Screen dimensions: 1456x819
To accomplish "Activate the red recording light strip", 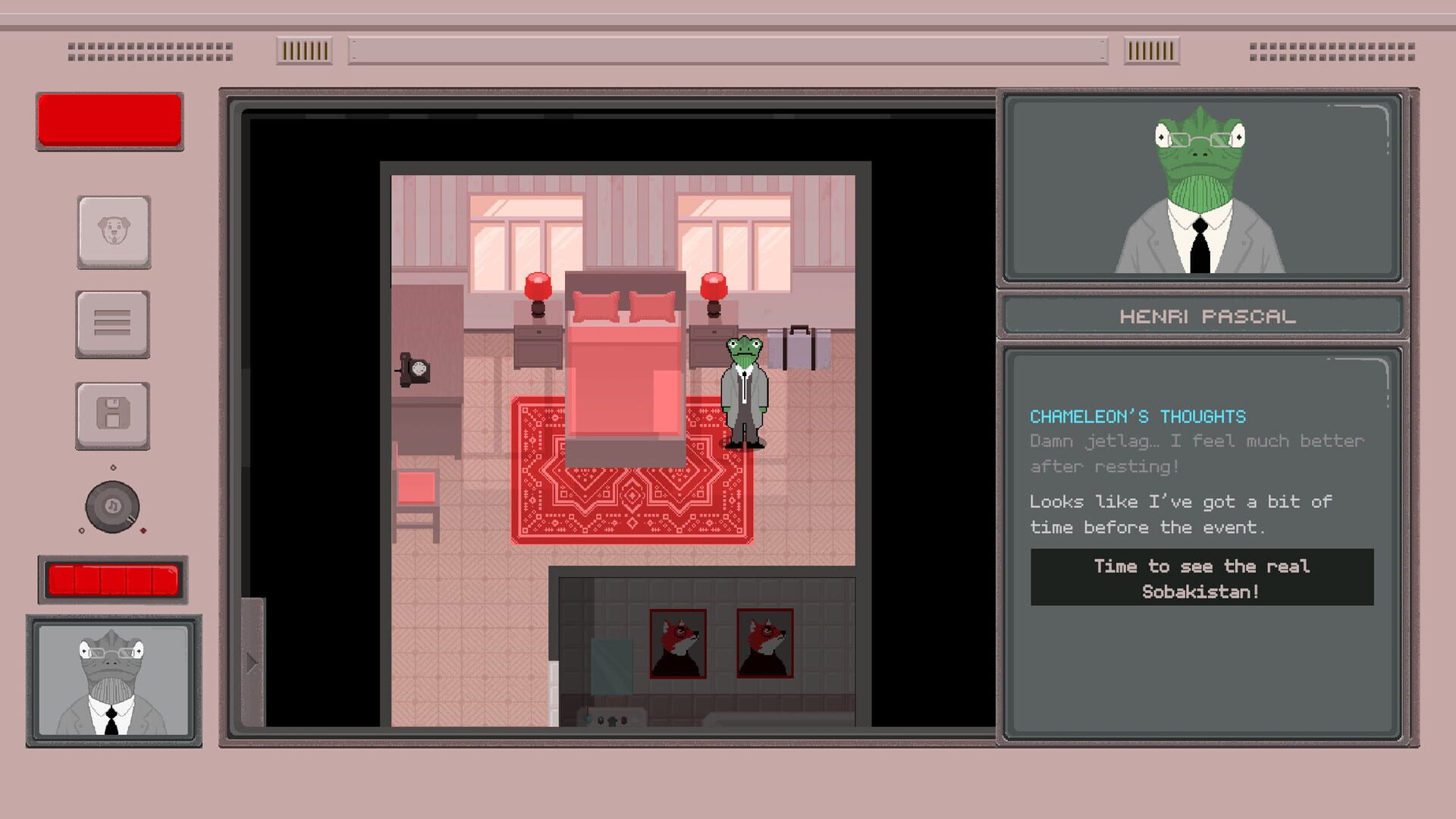I will click(109, 121).
